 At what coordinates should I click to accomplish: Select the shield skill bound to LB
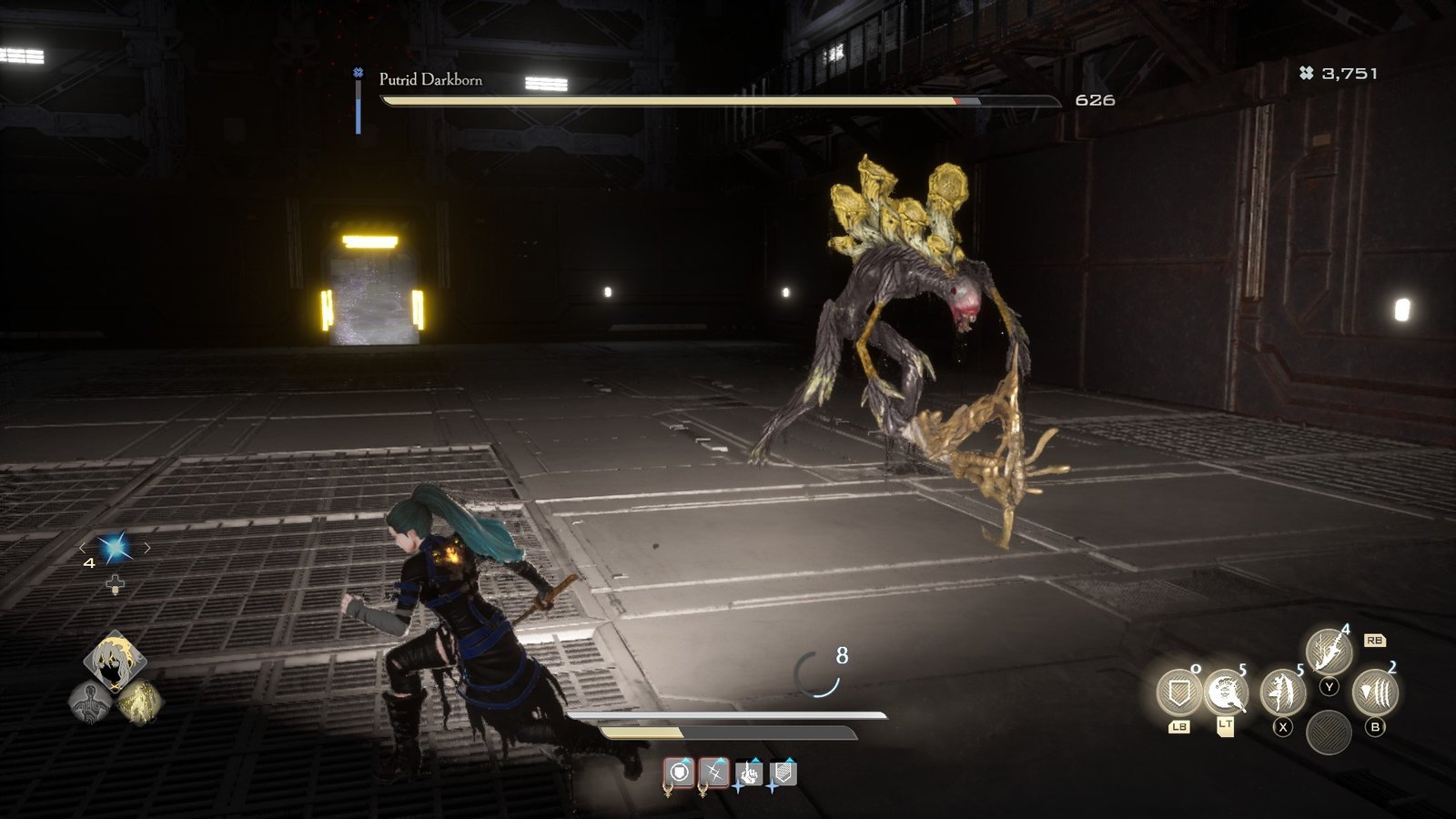[x=1179, y=693]
